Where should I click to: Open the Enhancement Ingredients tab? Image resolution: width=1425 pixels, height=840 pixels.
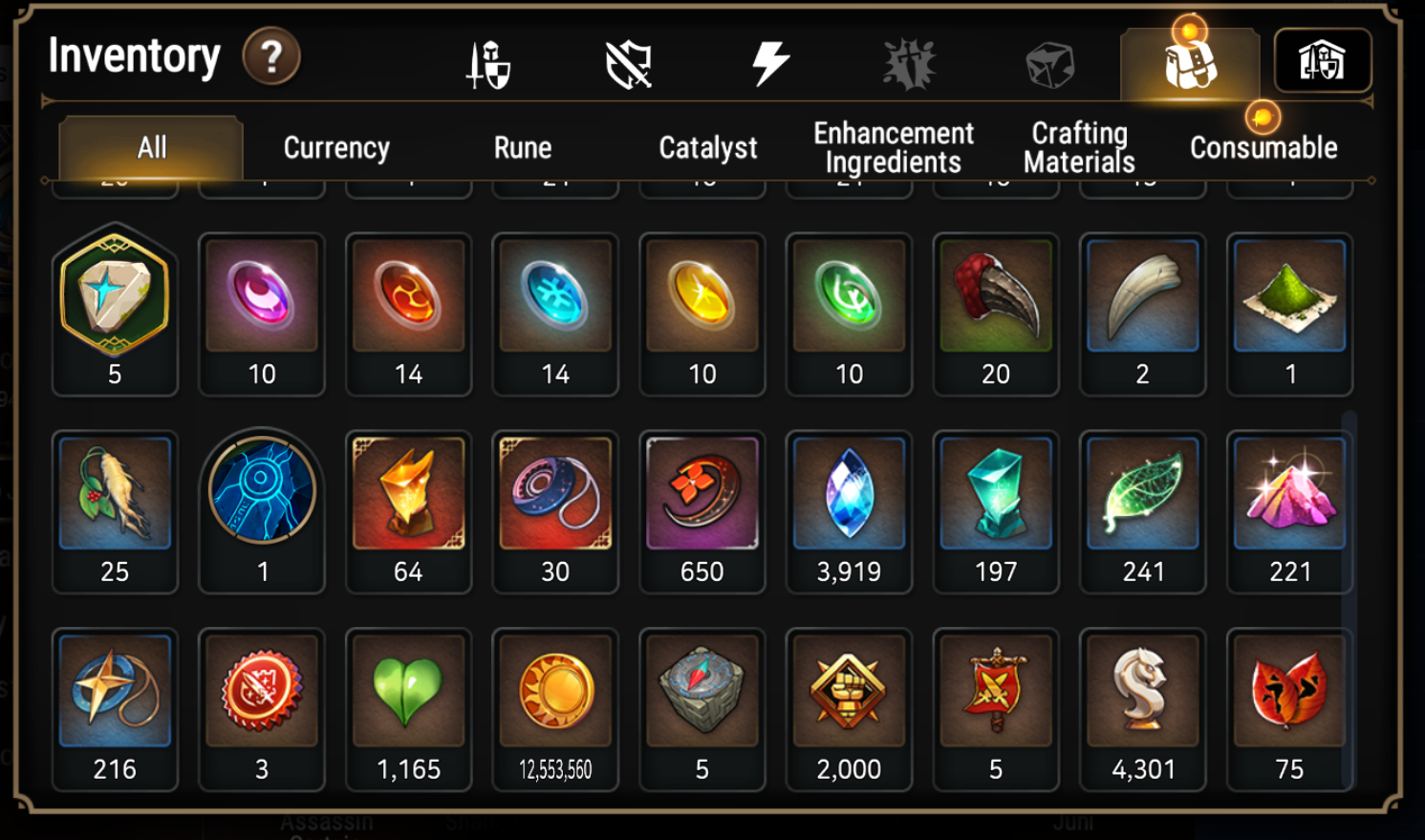[x=894, y=148]
